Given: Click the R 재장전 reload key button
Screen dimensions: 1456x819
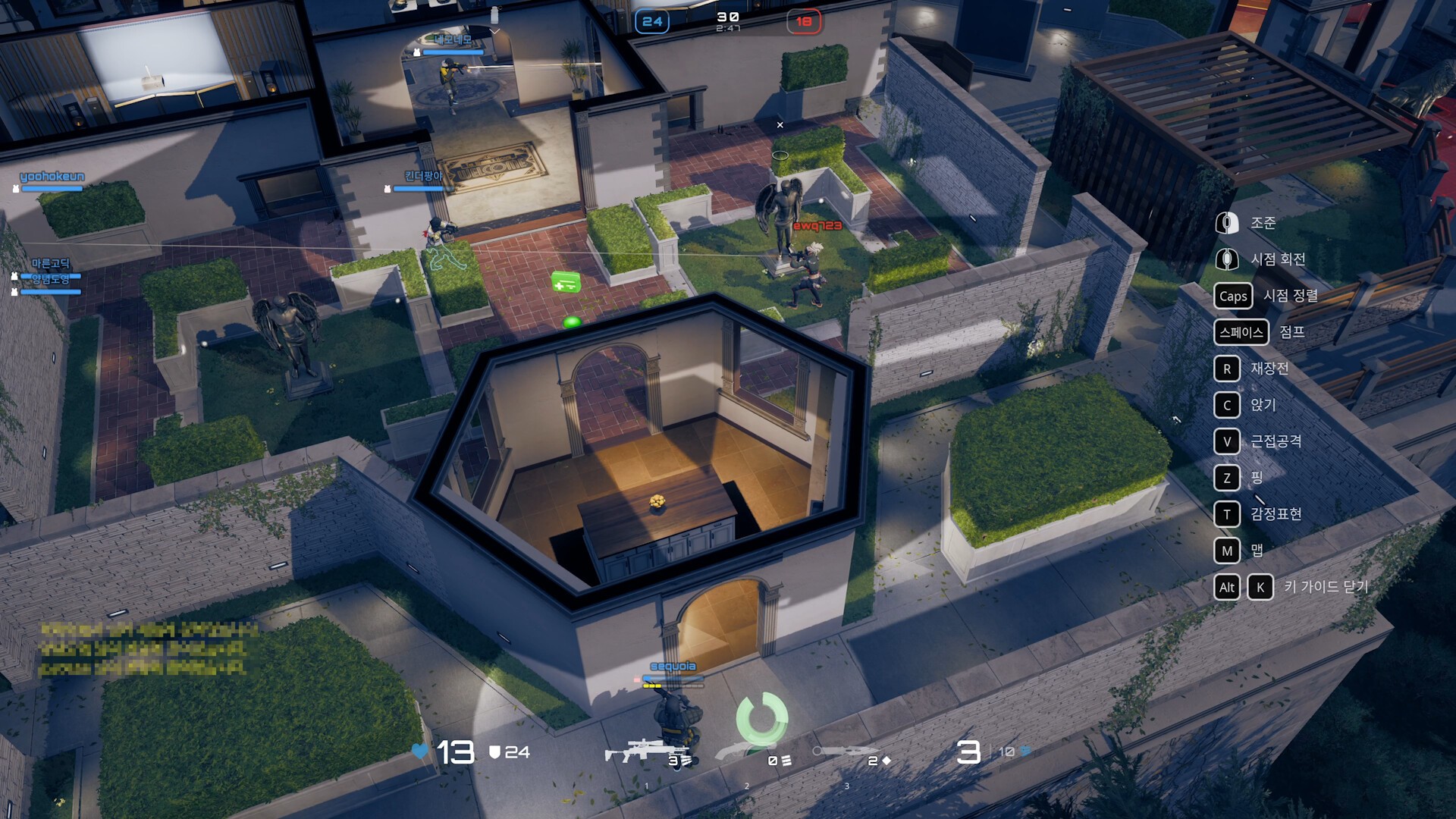Looking at the screenshot, I should pos(1227,369).
